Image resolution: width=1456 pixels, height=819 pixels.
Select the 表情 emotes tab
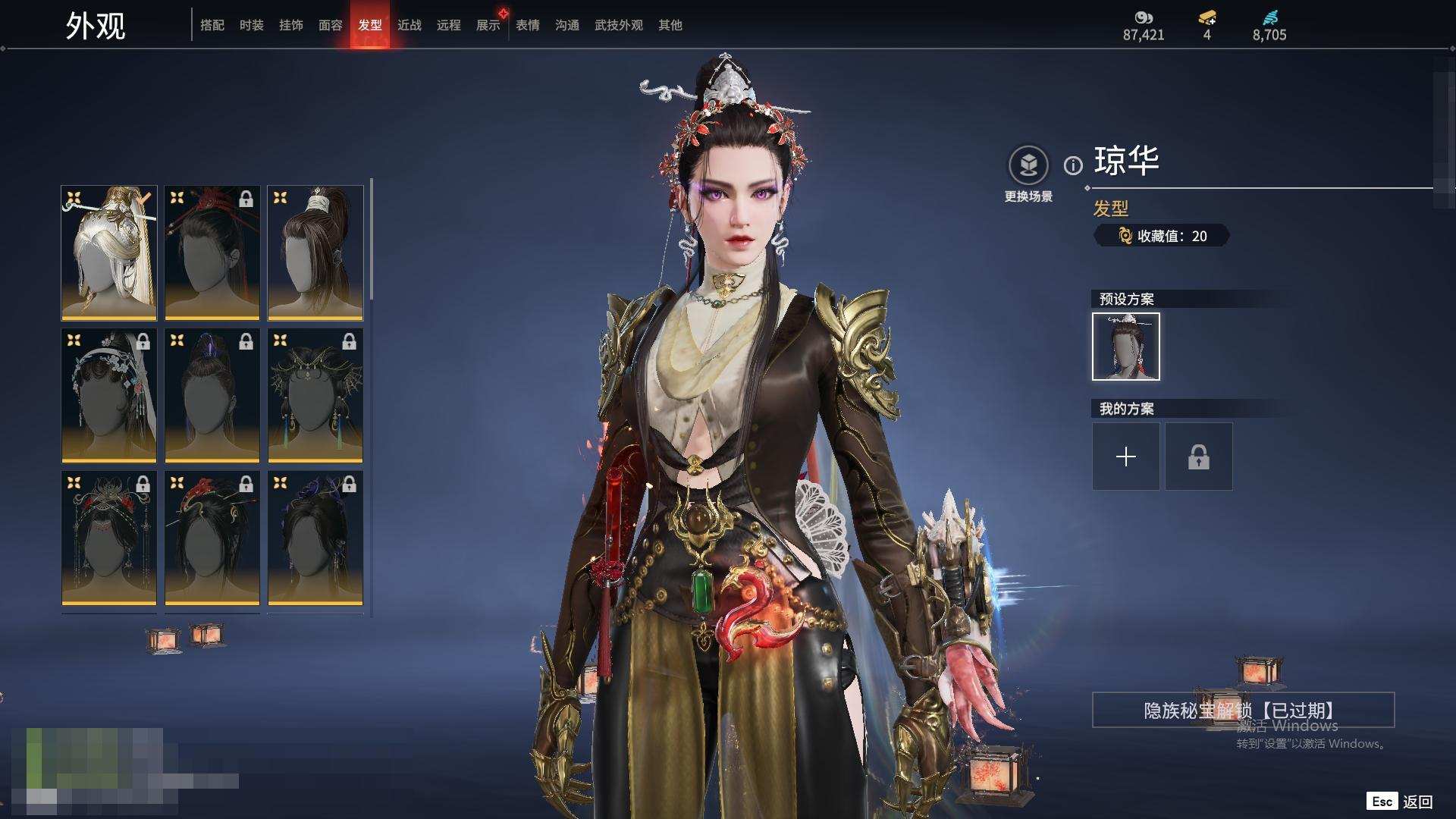[x=527, y=25]
